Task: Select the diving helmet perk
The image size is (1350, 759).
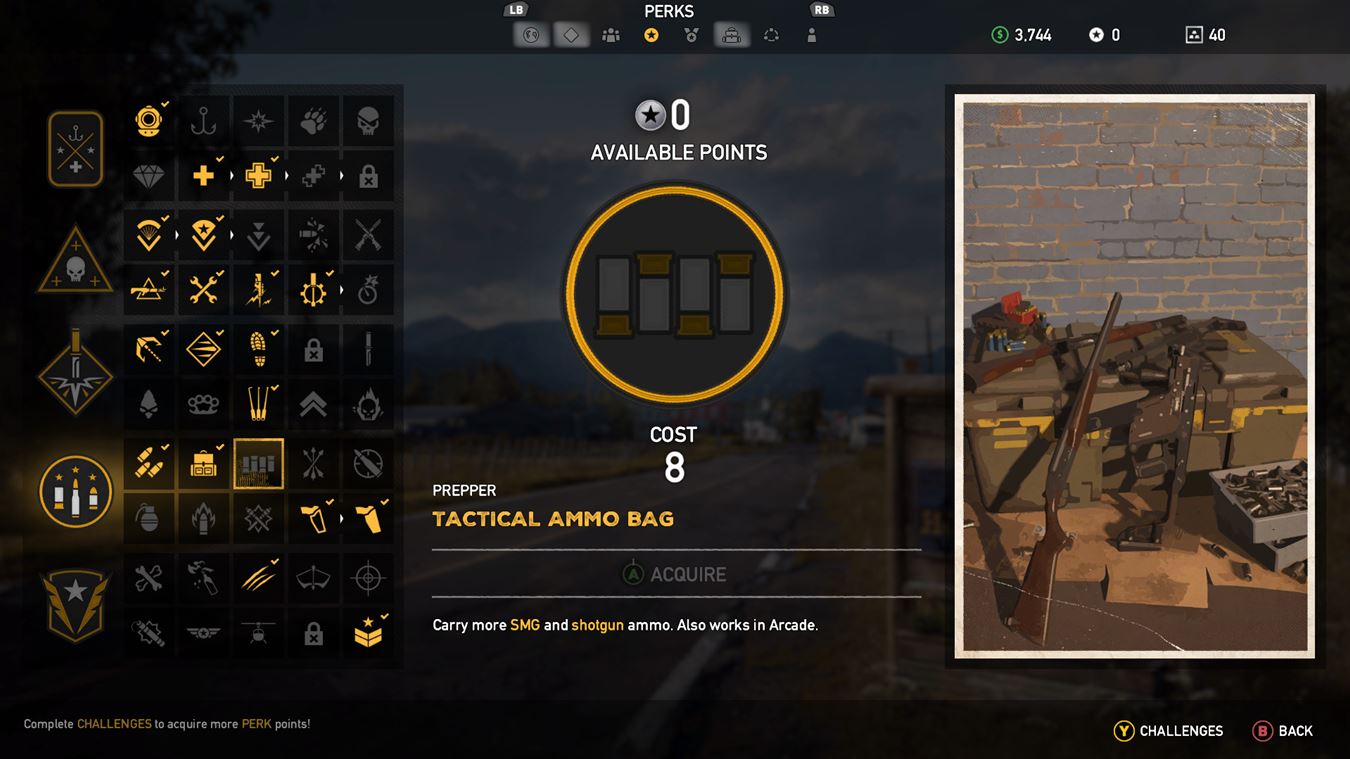Action: click(x=149, y=120)
